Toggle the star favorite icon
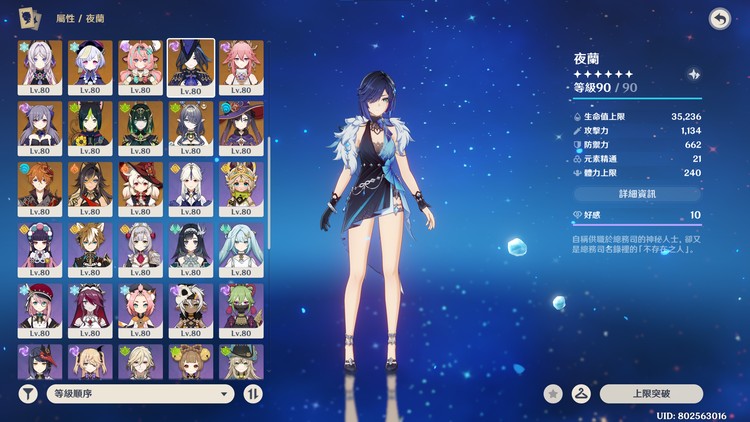Viewport: 750px width, 422px height. click(552, 394)
